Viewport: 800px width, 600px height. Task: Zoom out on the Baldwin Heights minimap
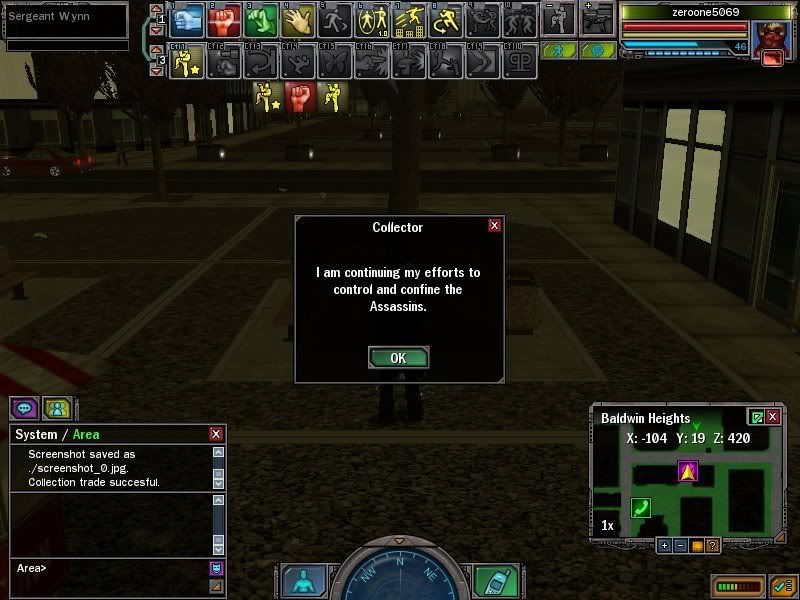coord(680,545)
